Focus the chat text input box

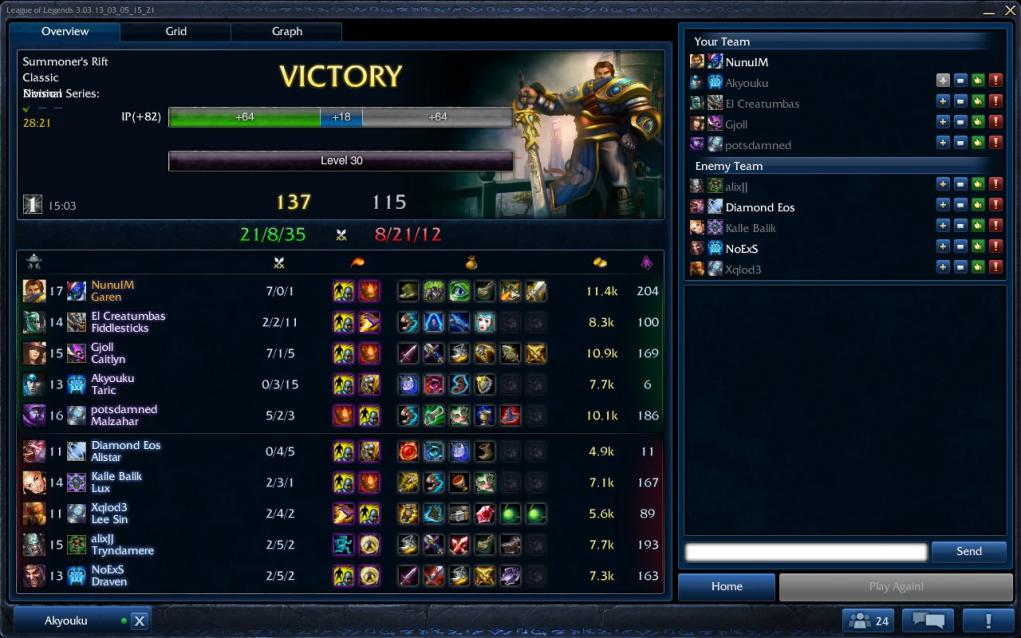pos(806,552)
